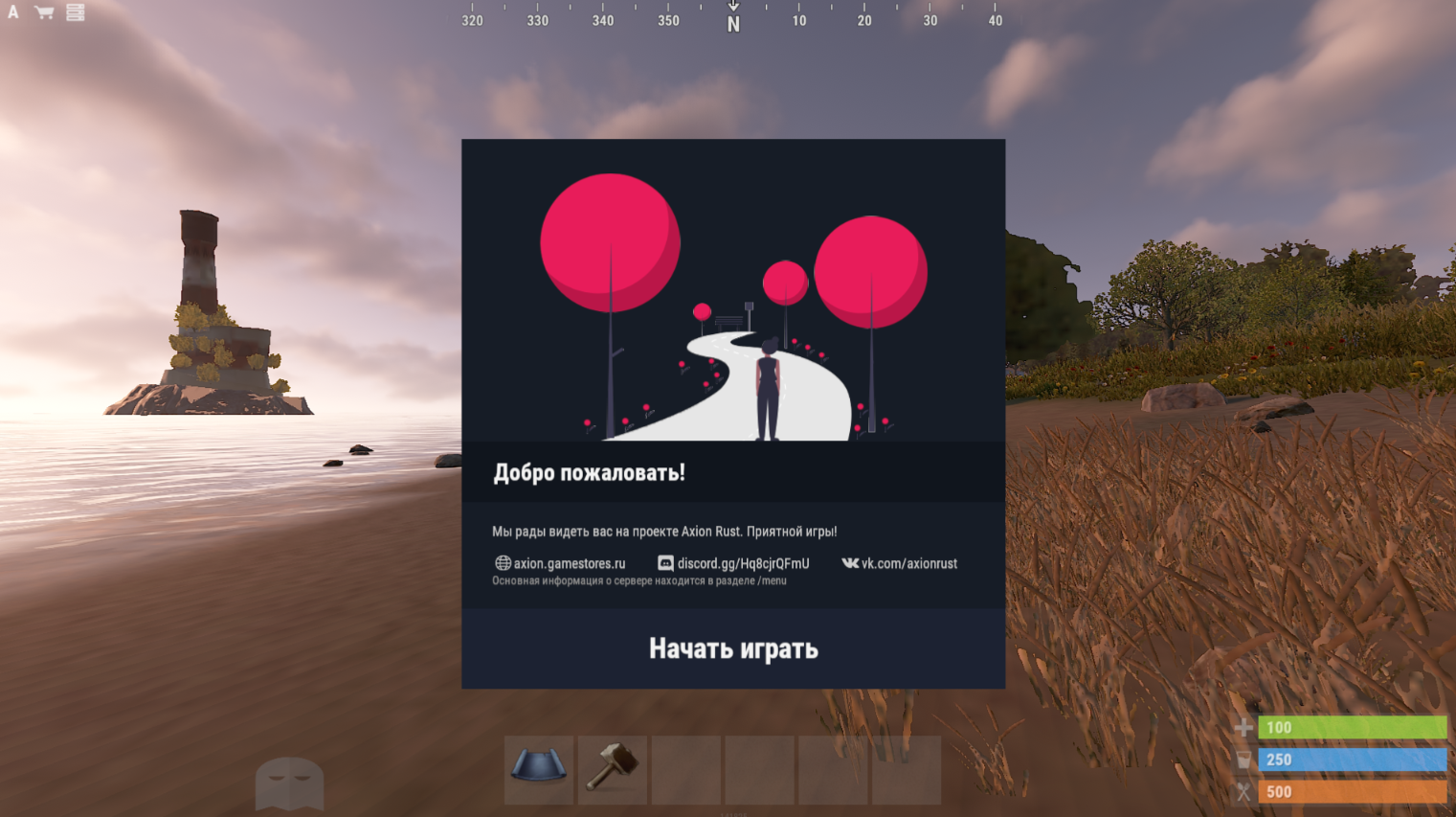Click the hydration cup icon bottom-right
This screenshot has width=1456, height=817.
[x=1243, y=760]
